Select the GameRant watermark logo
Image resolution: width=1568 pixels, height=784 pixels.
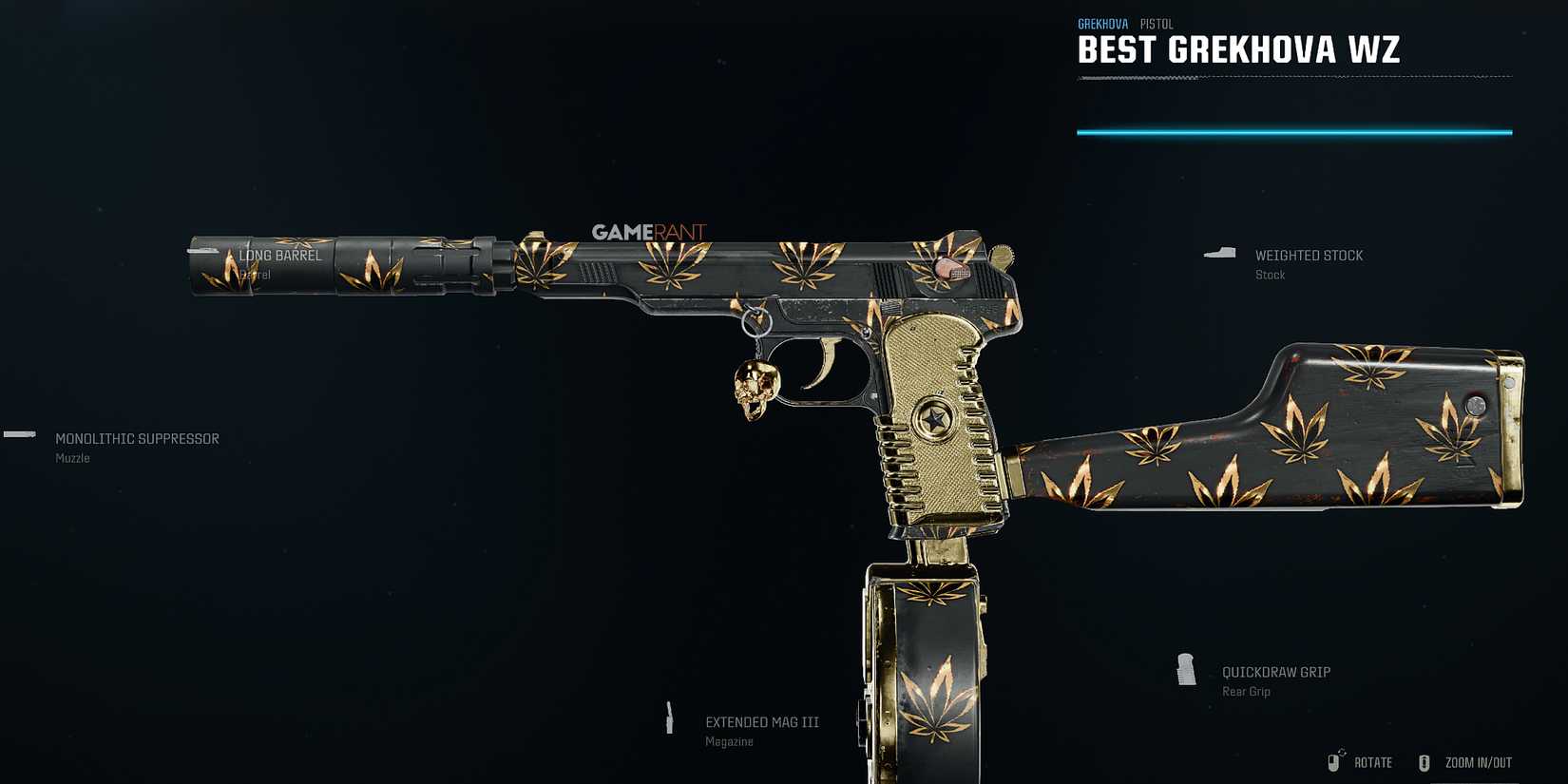651,229
